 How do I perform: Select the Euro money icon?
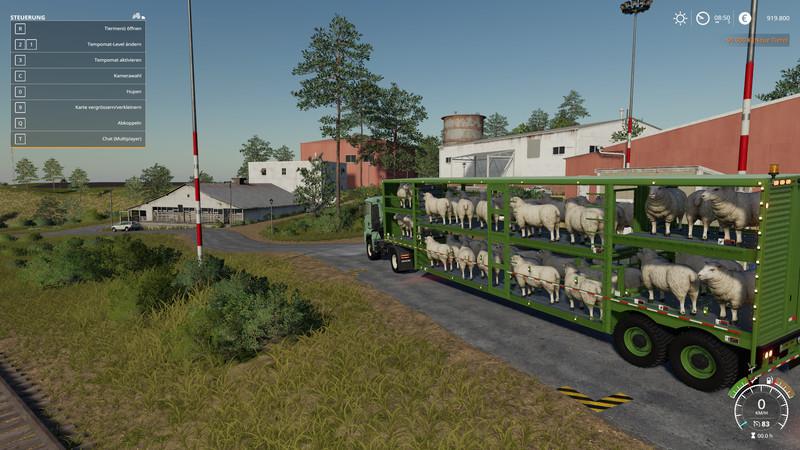click(x=744, y=18)
